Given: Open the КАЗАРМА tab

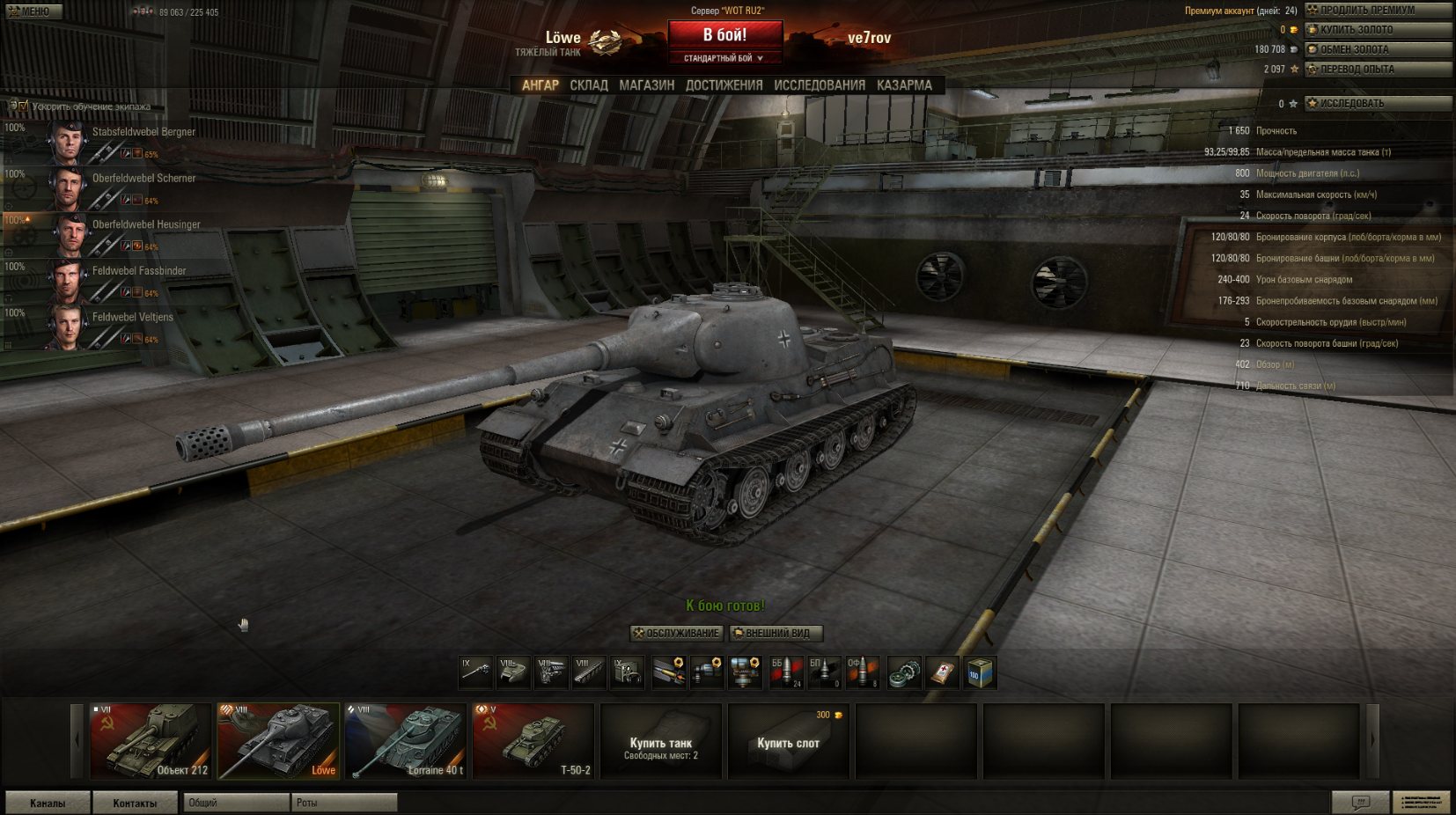Looking at the screenshot, I should tap(904, 85).
